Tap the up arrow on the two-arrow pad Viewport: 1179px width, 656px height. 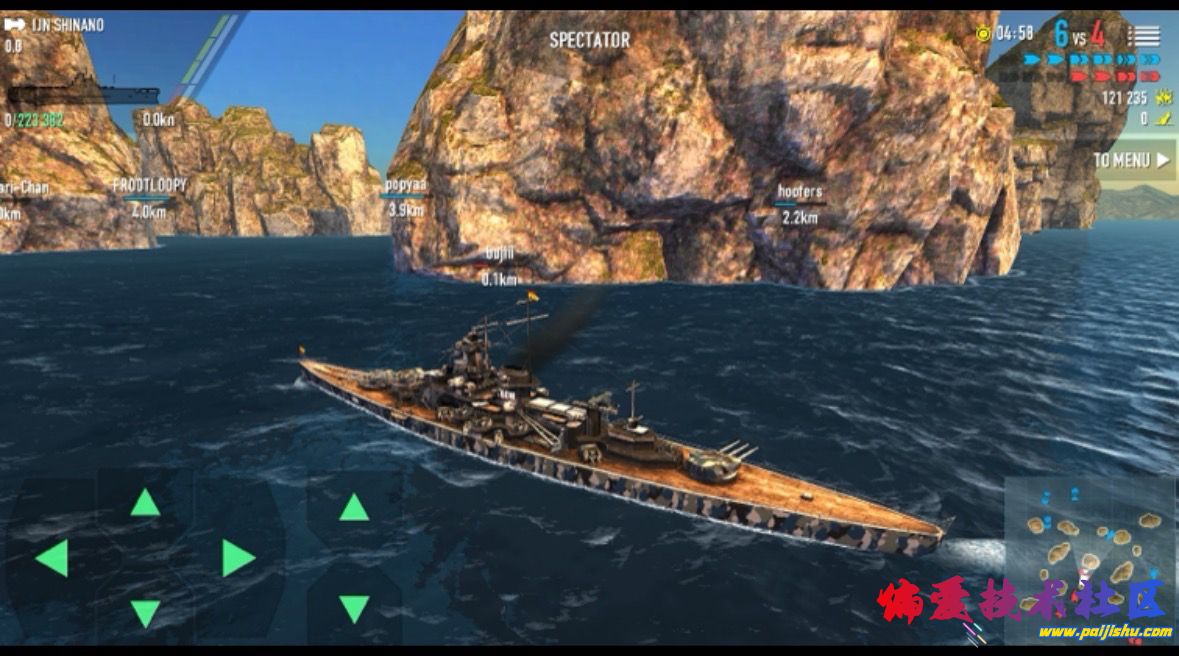click(354, 507)
